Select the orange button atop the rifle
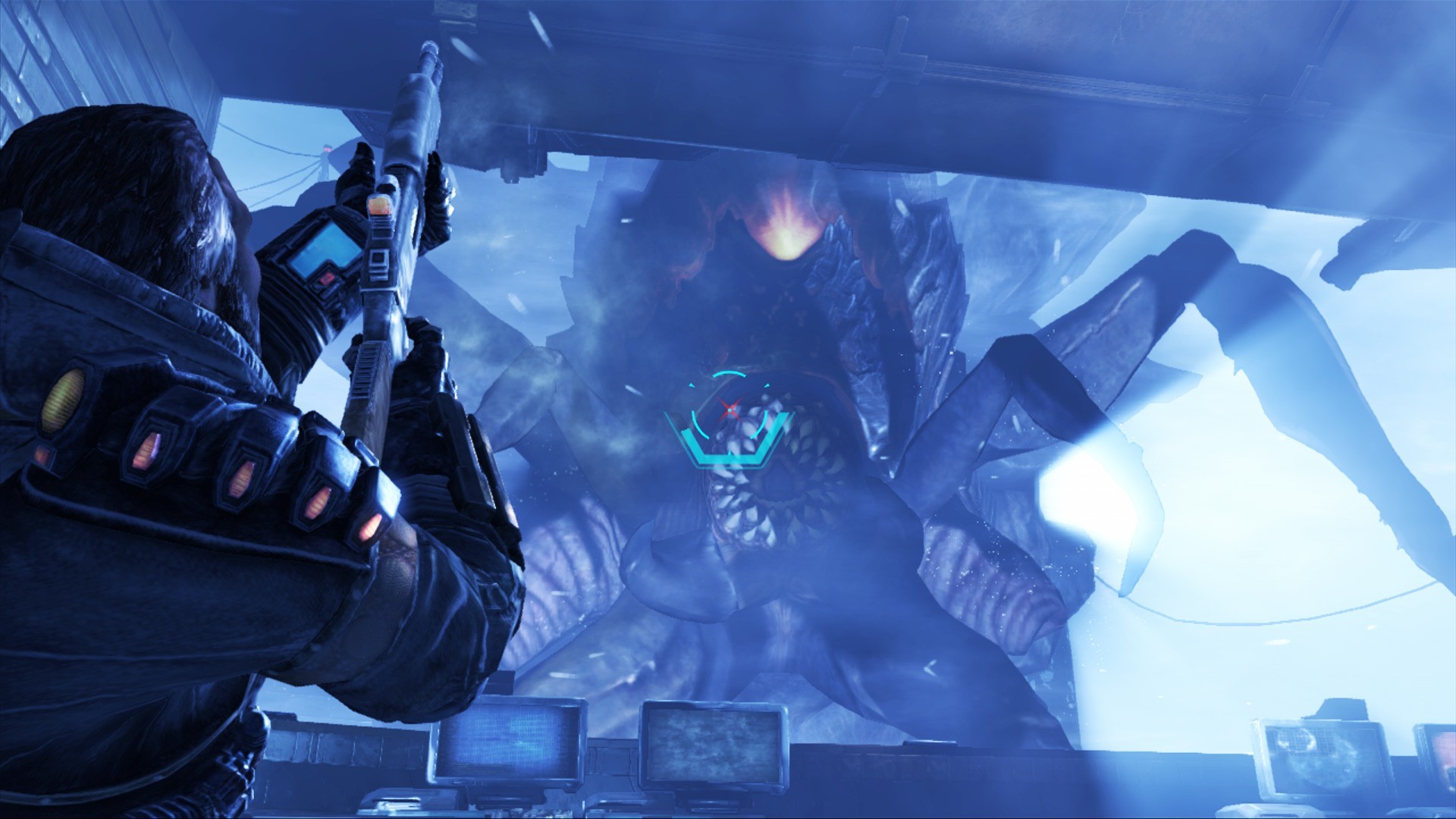The image size is (1456, 819). click(x=379, y=205)
